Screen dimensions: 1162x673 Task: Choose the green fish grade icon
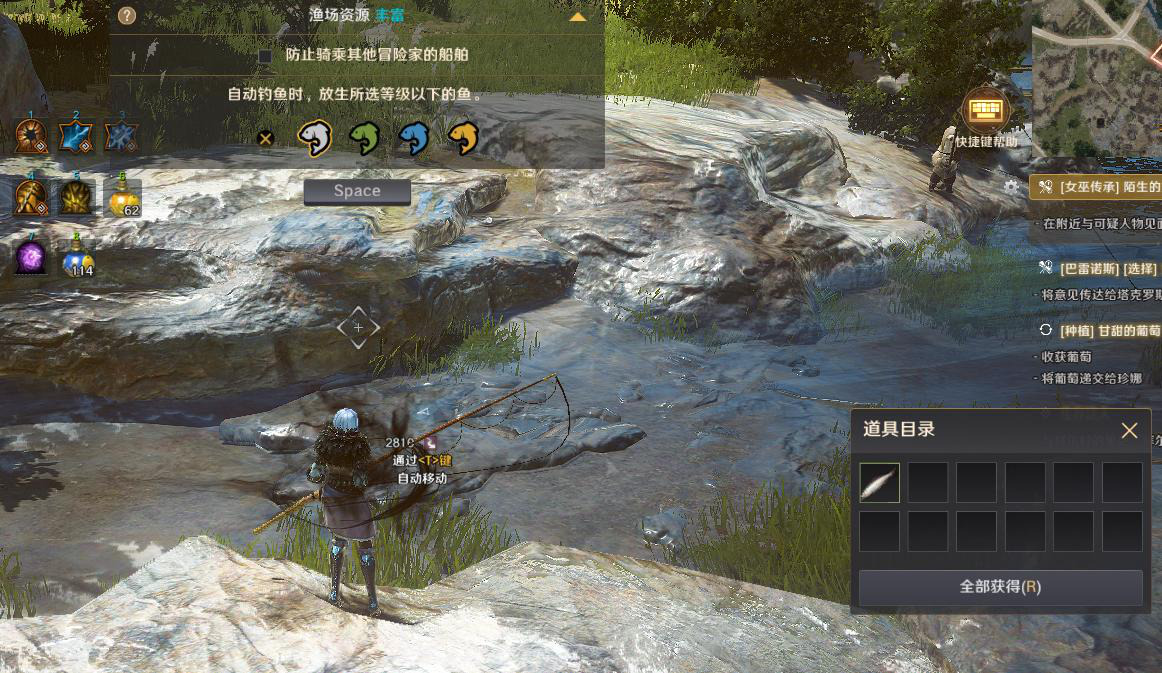365,139
